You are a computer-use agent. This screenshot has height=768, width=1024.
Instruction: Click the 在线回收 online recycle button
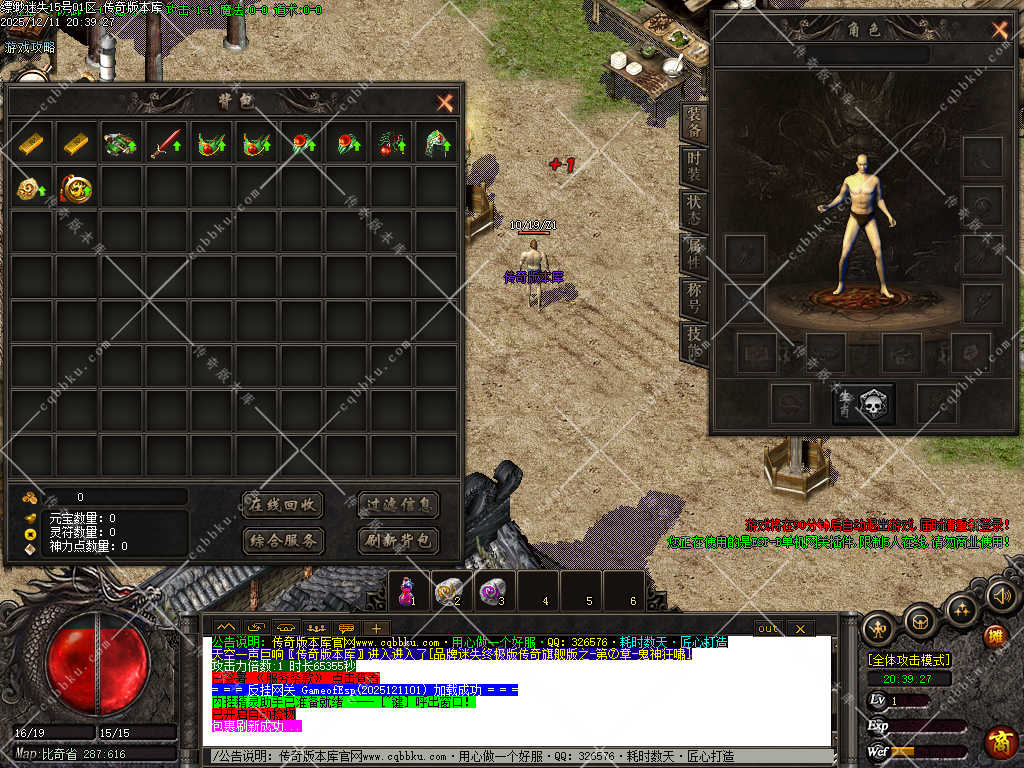(x=283, y=505)
